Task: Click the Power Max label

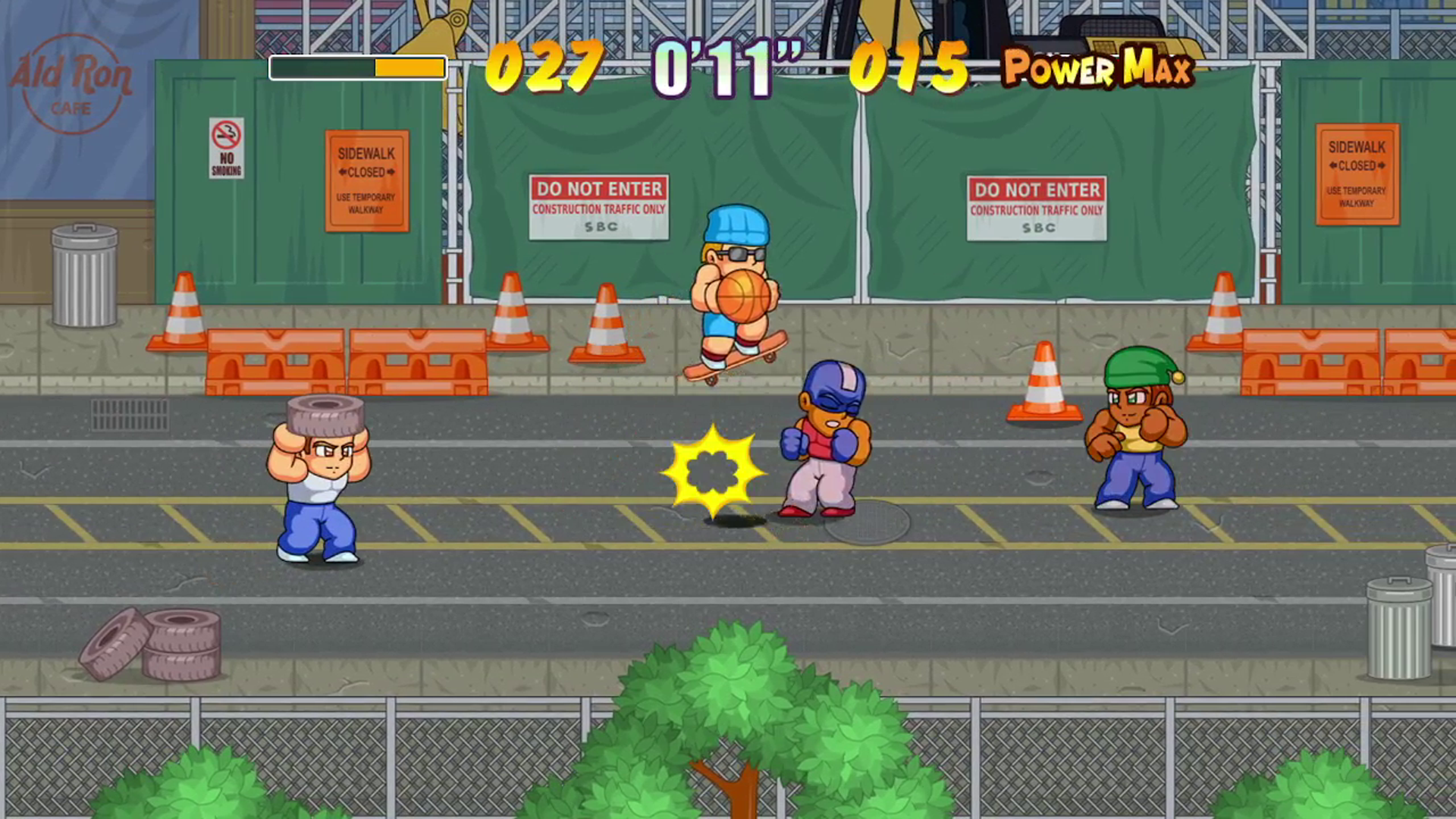Action: [x=1097, y=70]
